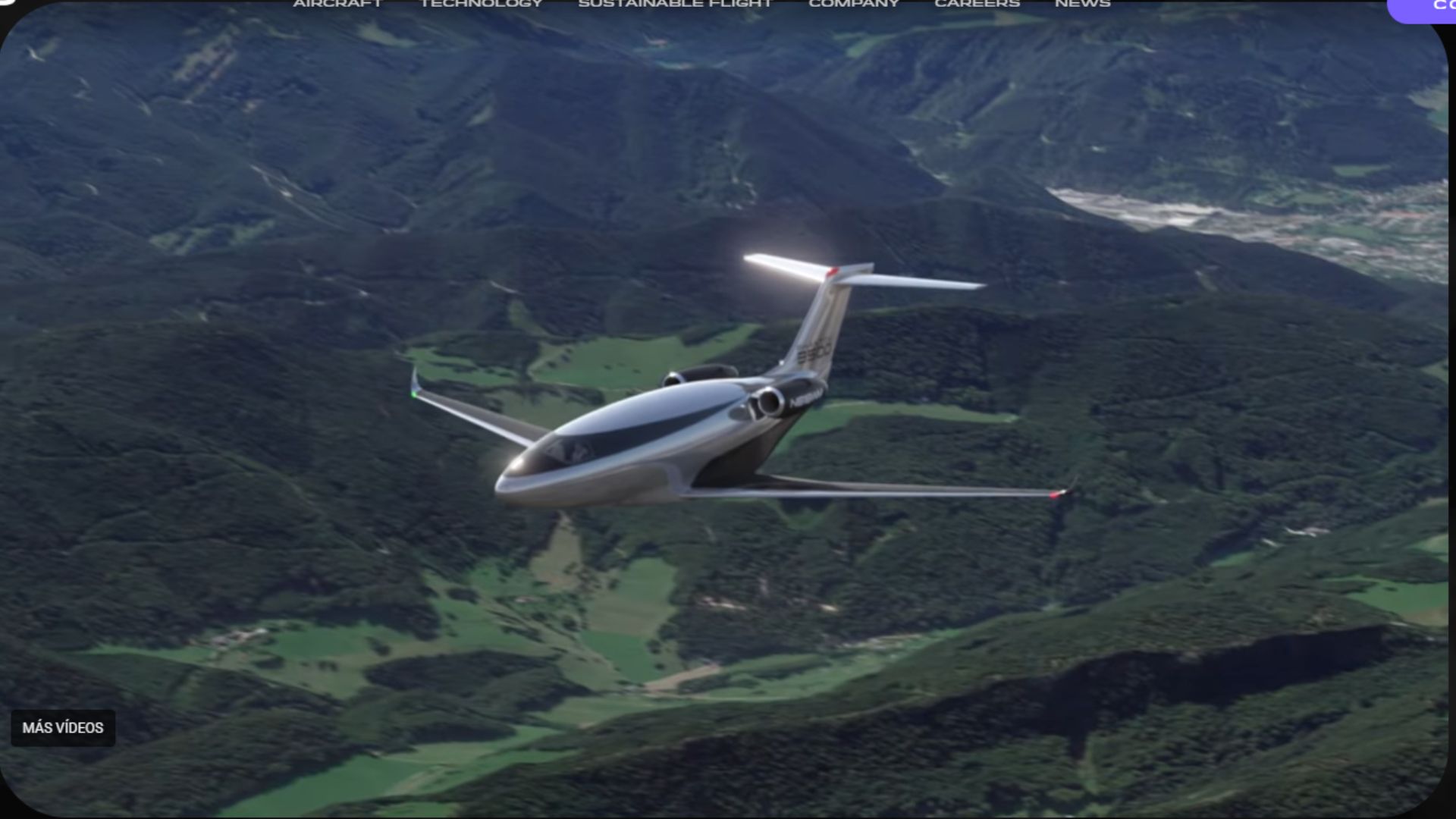Show the News section
This screenshot has height=819, width=1456.
tap(1082, 4)
